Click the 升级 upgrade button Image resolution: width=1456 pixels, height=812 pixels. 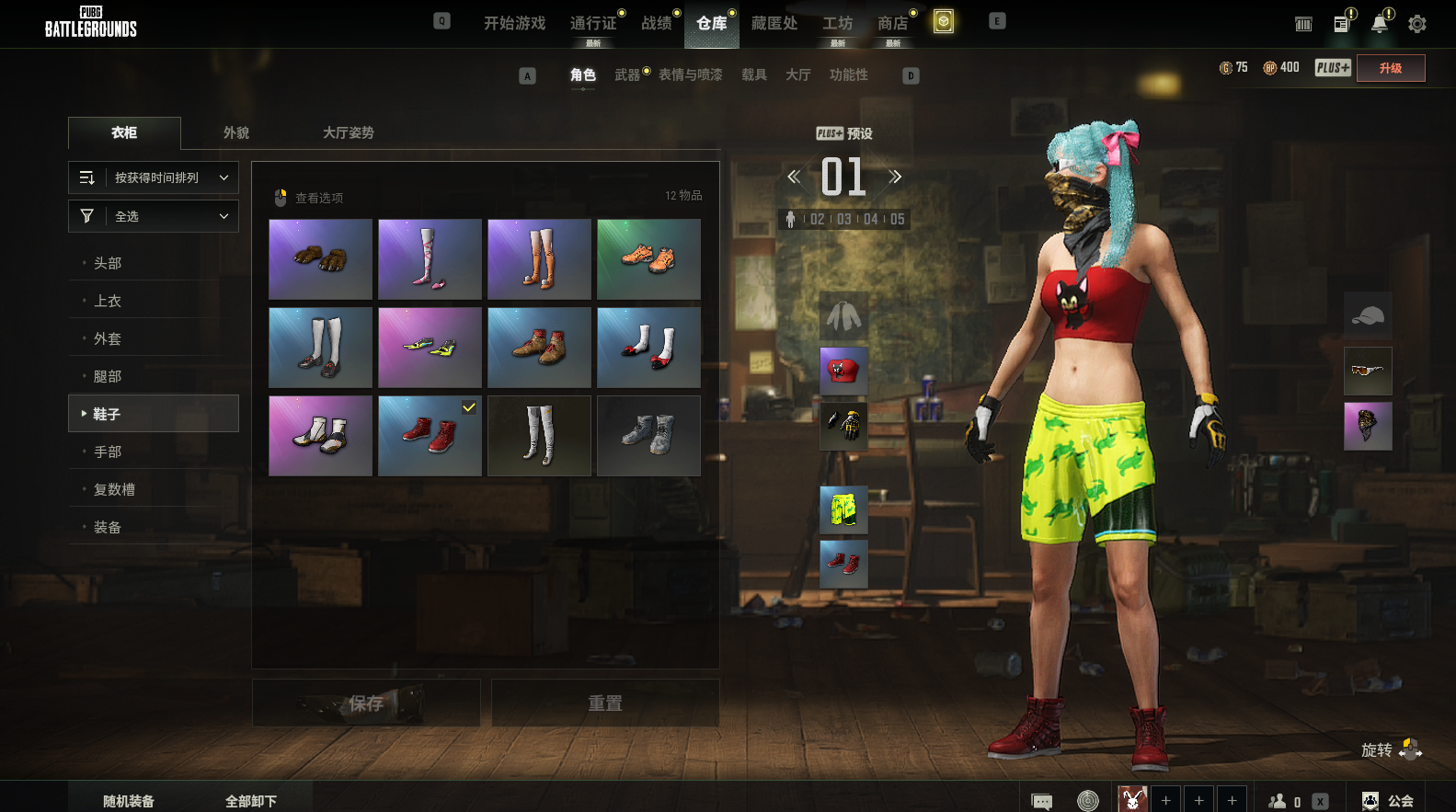1391,68
